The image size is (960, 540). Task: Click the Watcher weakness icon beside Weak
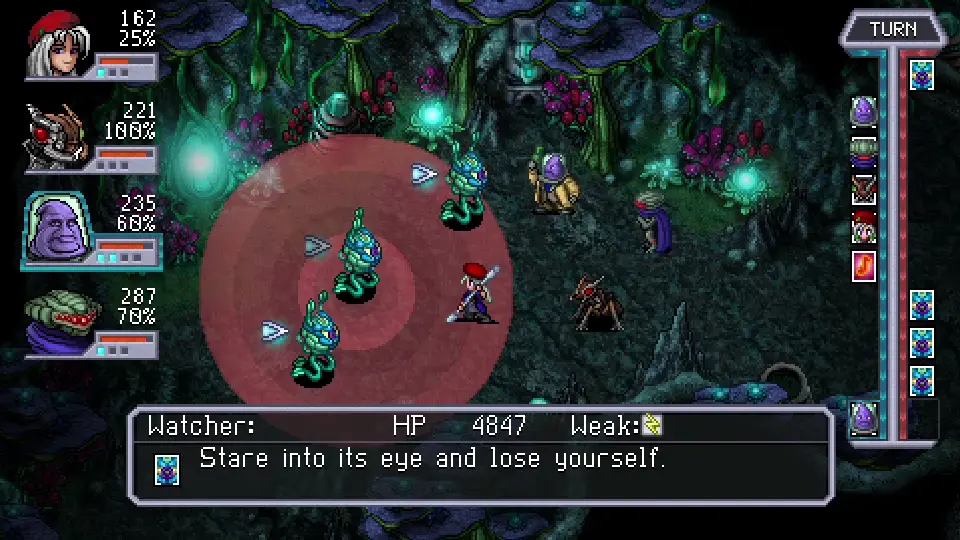[652, 426]
